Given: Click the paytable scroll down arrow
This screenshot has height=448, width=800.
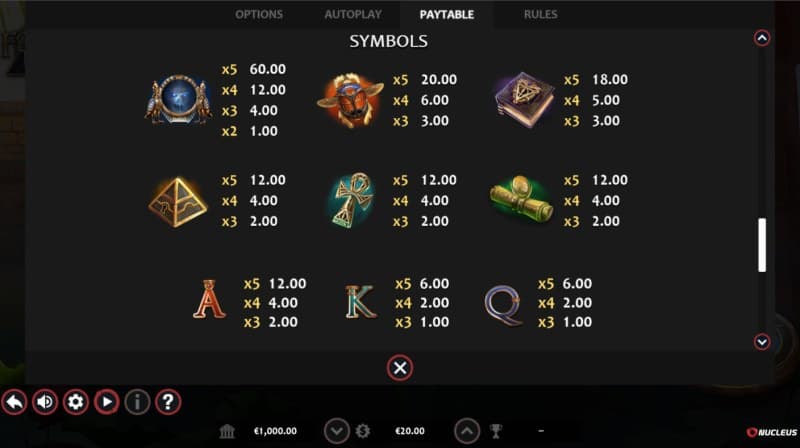Looking at the screenshot, I should pyautogui.click(x=762, y=342).
